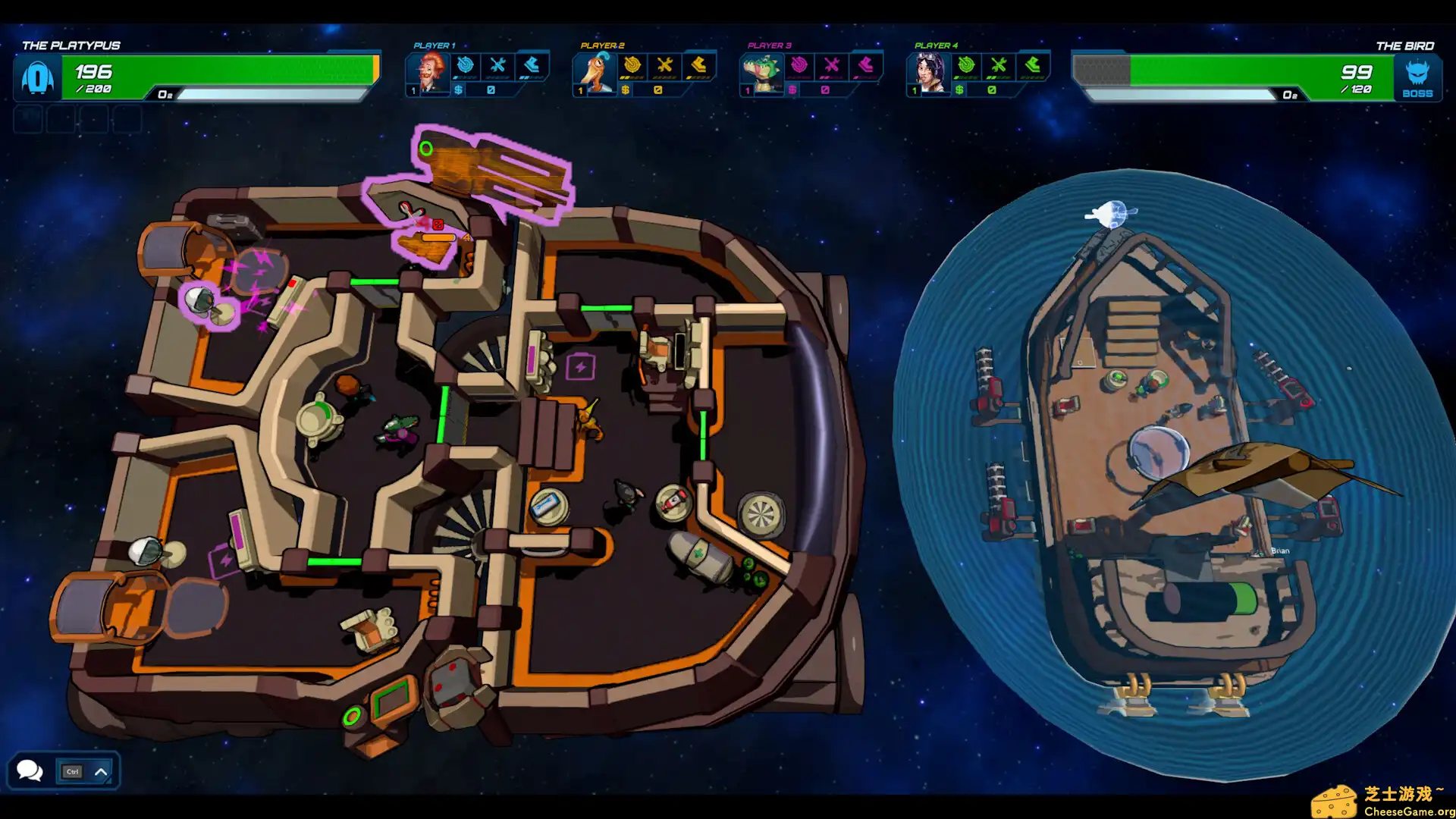Click Player 3's magenta boot speed icon

click(865, 66)
